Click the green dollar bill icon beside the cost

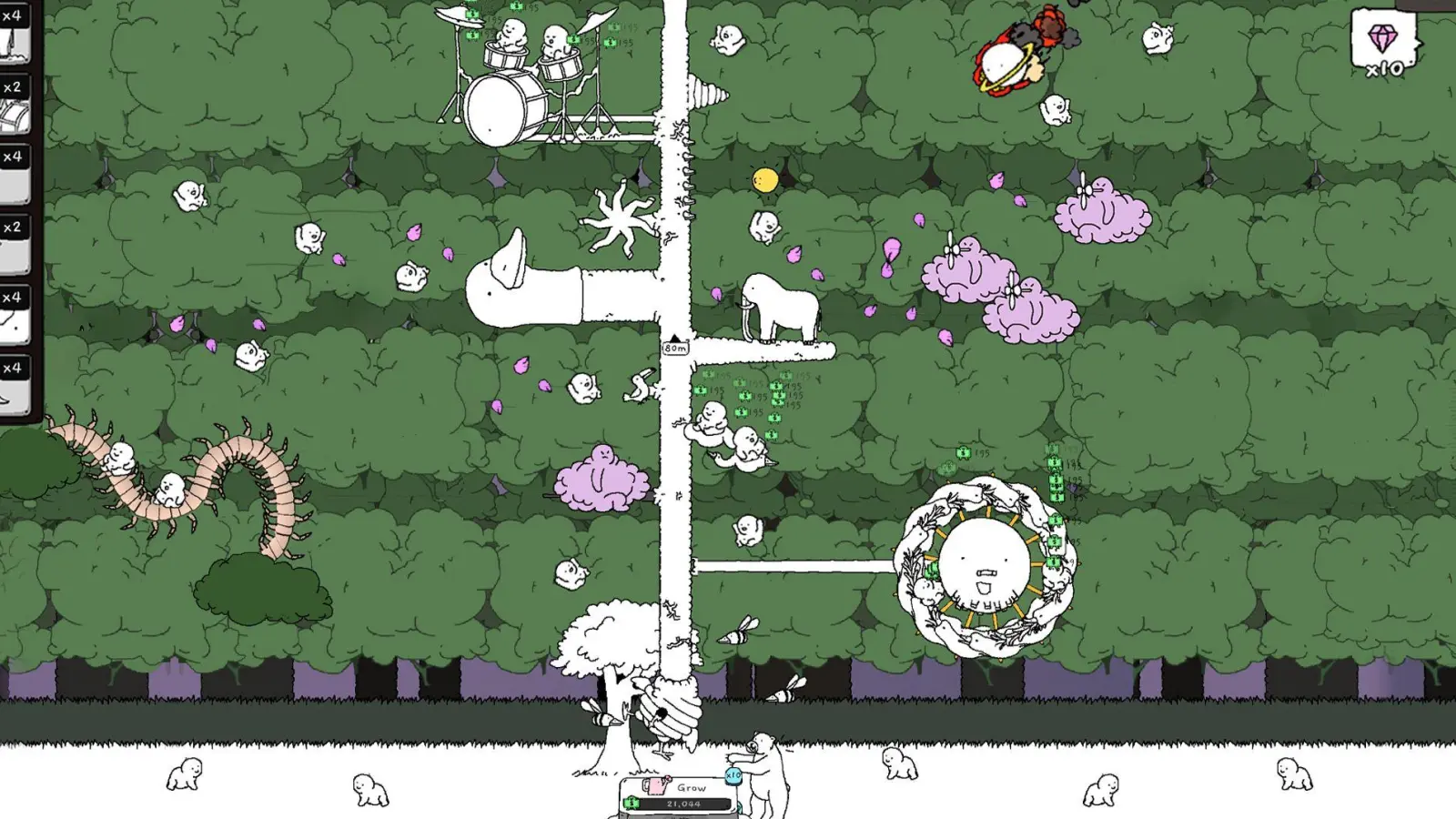pyautogui.click(x=632, y=803)
